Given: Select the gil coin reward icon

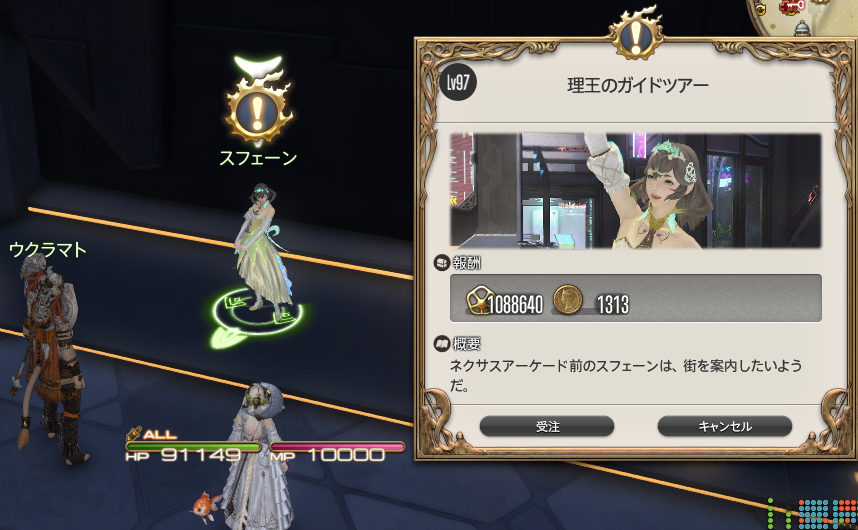Looking at the screenshot, I should (x=568, y=298).
